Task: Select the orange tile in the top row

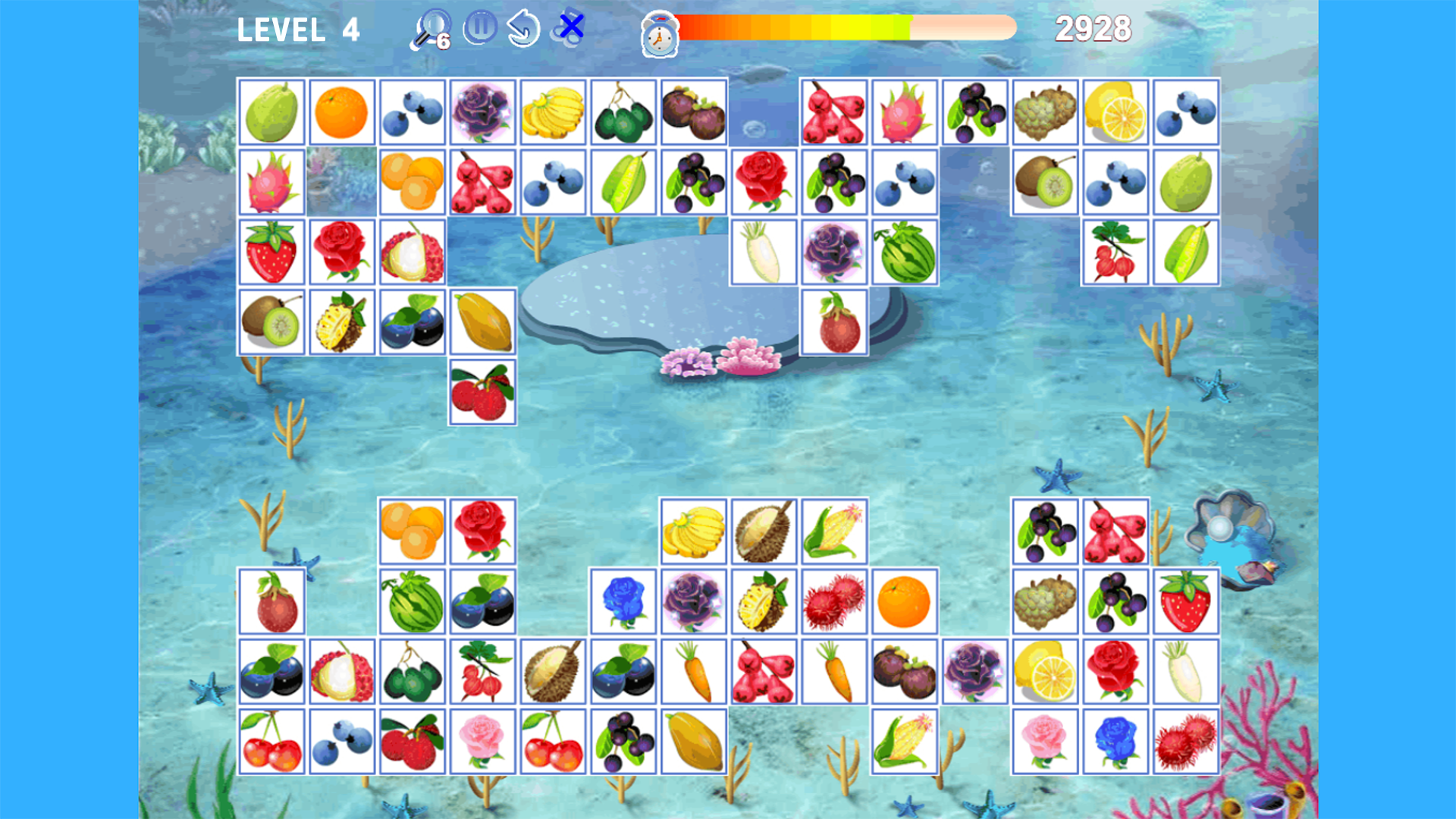Action: pos(341,111)
